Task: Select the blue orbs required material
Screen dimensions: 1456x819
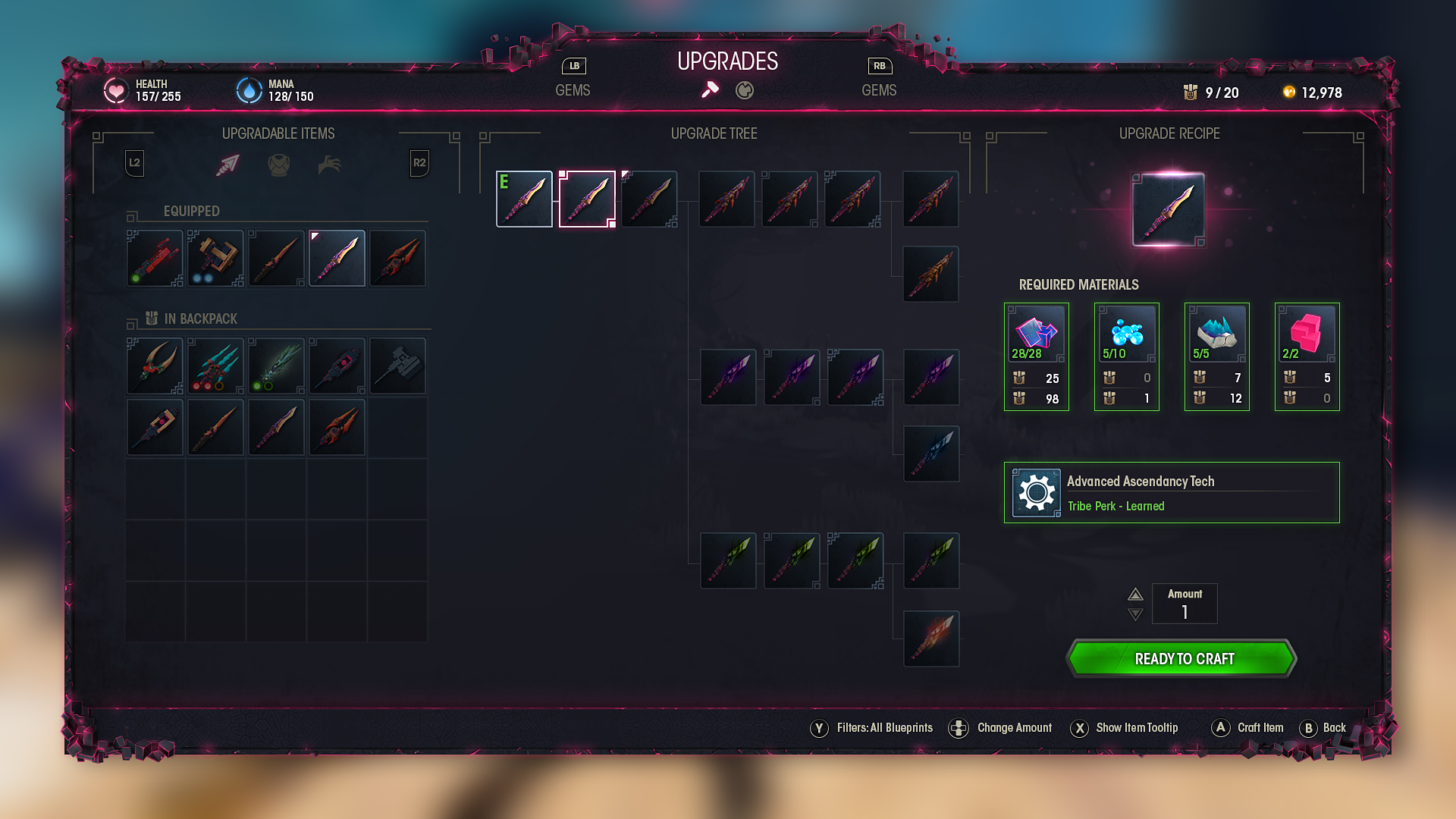Action: pyautogui.click(x=1126, y=334)
